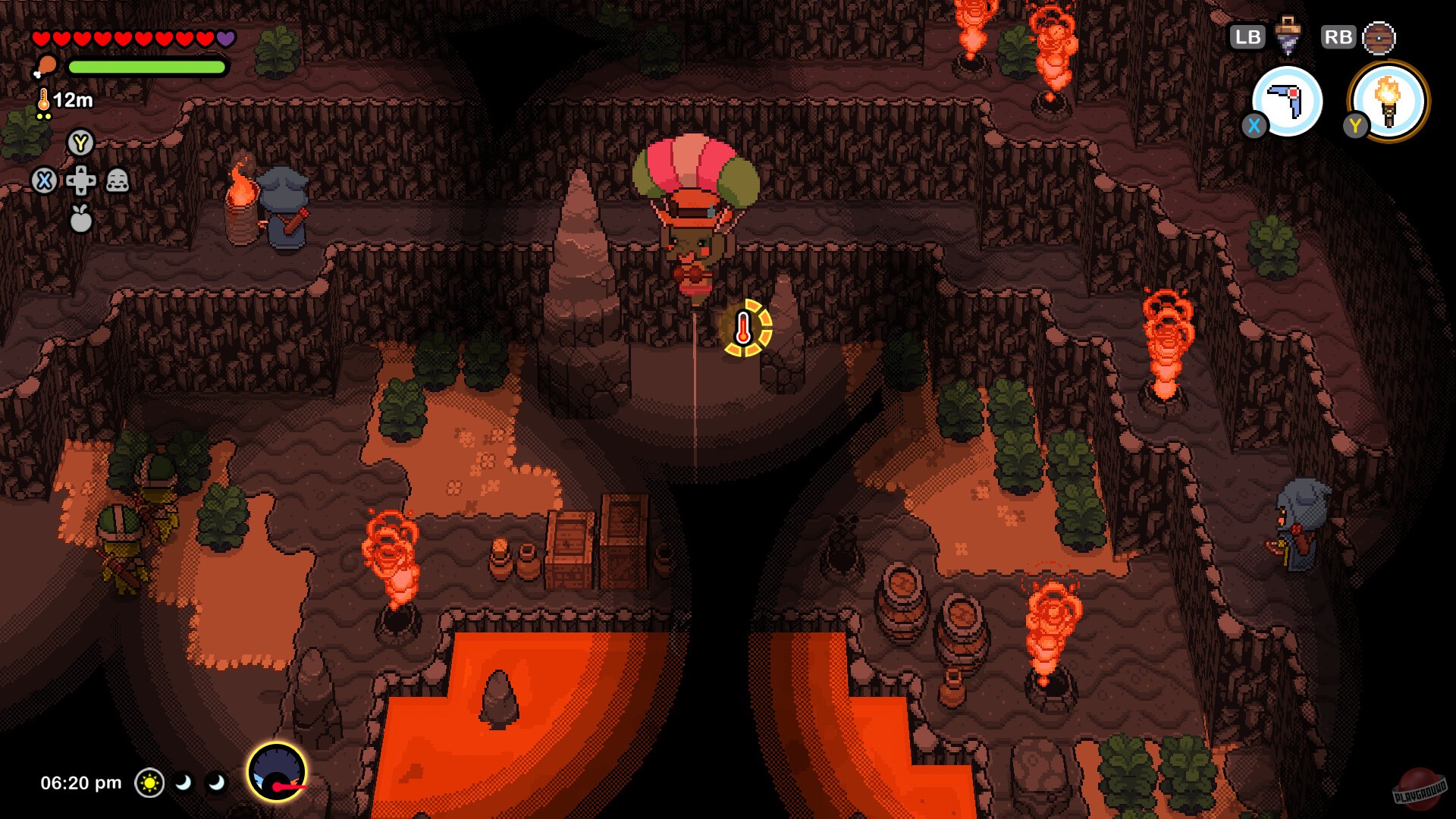
Task: Click the D-pad indicator icon
Action: 80,182
